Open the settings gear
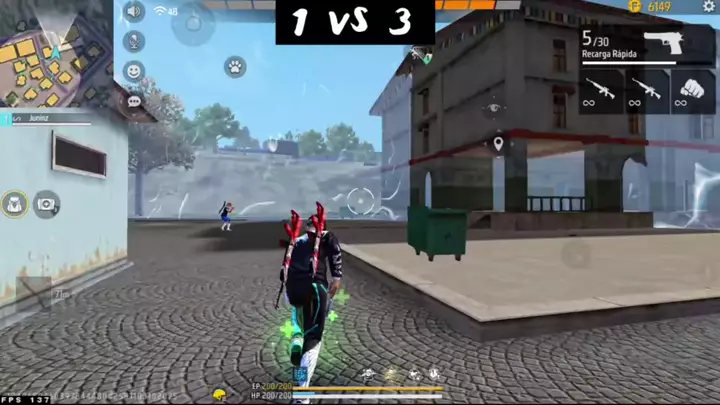 tap(709, 7)
